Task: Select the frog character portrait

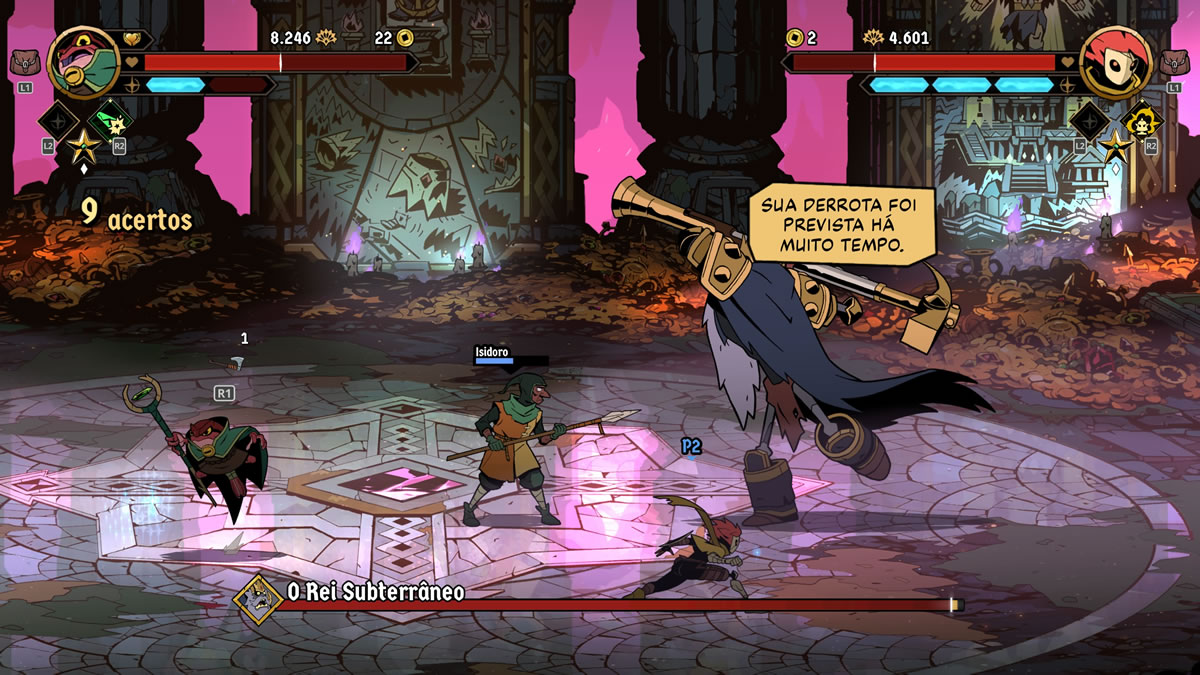Action: (83, 62)
